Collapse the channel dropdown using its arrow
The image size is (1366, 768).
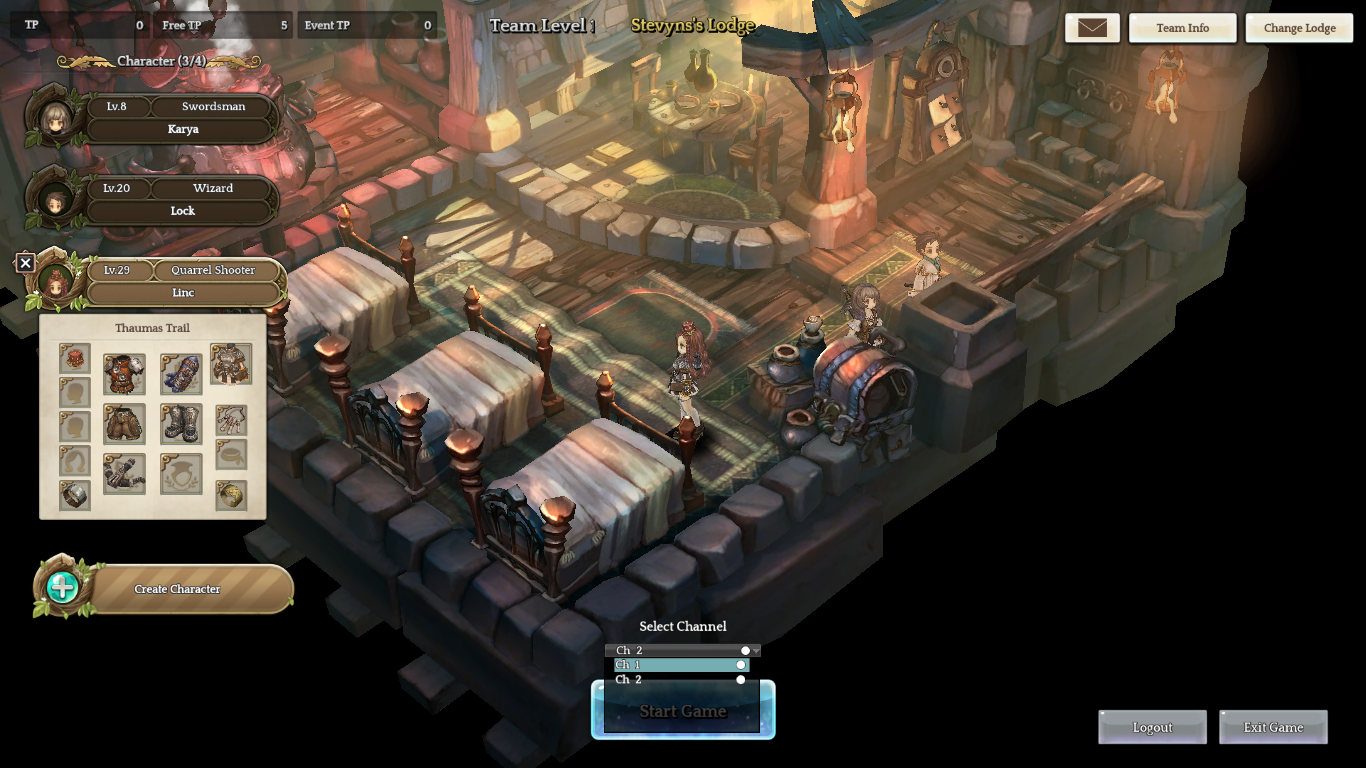click(x=756, y=651)
